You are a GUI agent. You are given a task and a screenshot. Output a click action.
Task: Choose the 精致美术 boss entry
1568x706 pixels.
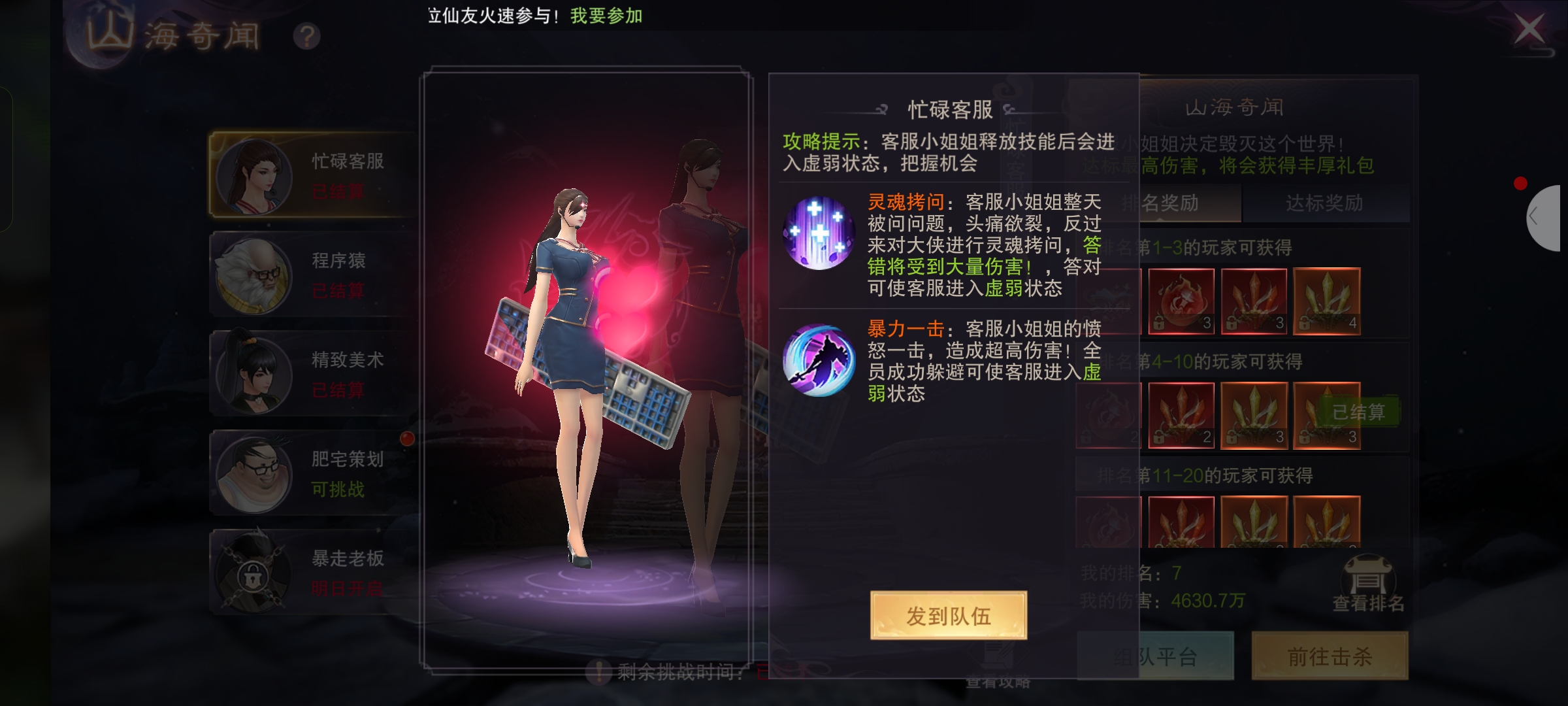[312, 374]
